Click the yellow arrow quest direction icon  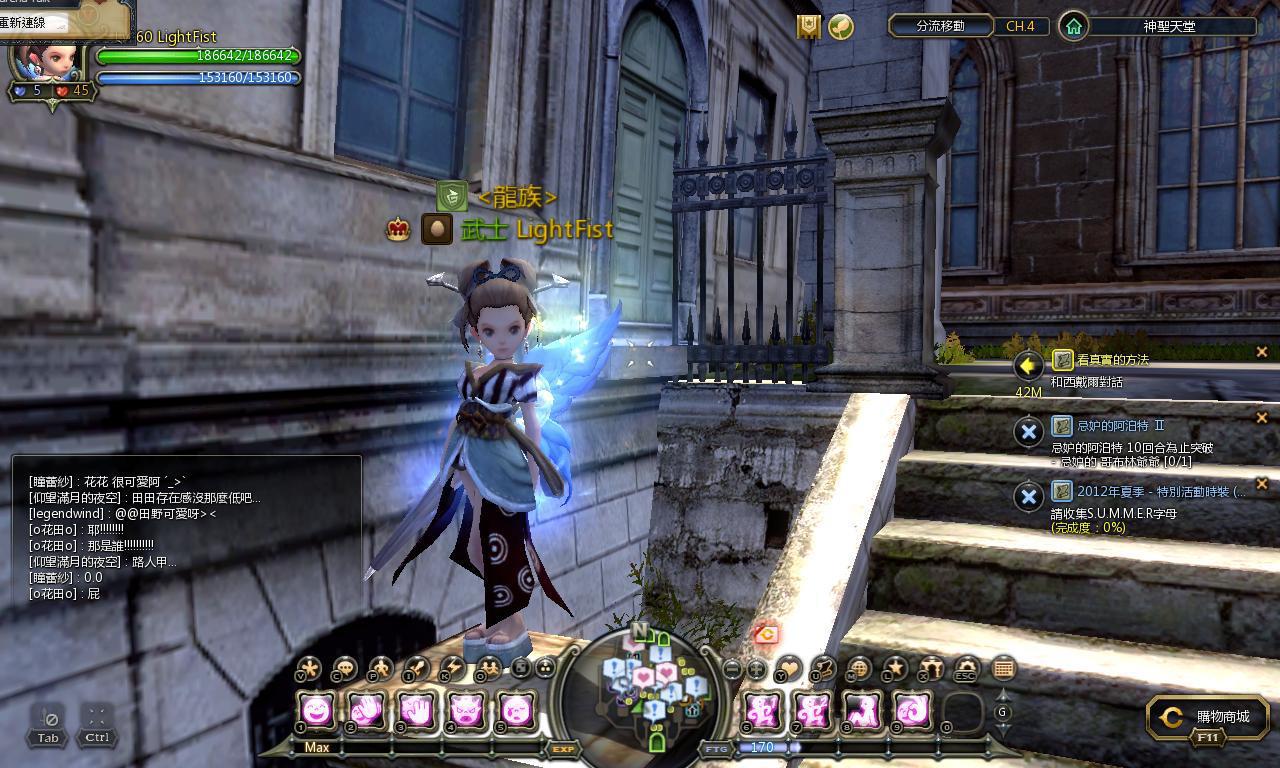pyautogui.click(x=1028, y=366)
